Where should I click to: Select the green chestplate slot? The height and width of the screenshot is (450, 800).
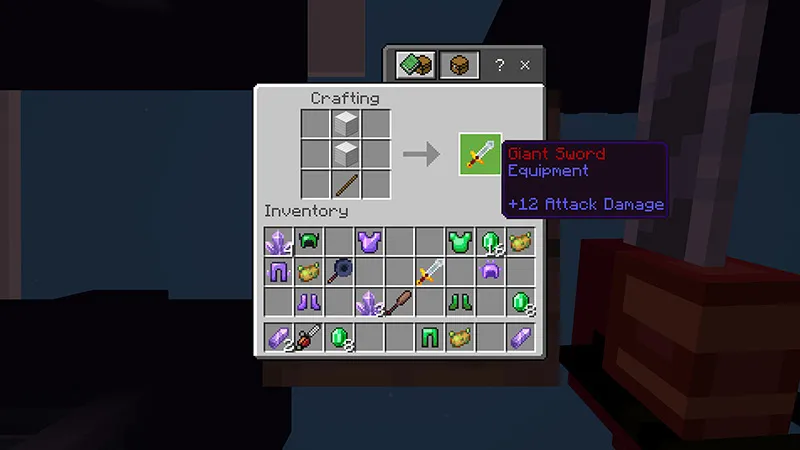point(459,241)
